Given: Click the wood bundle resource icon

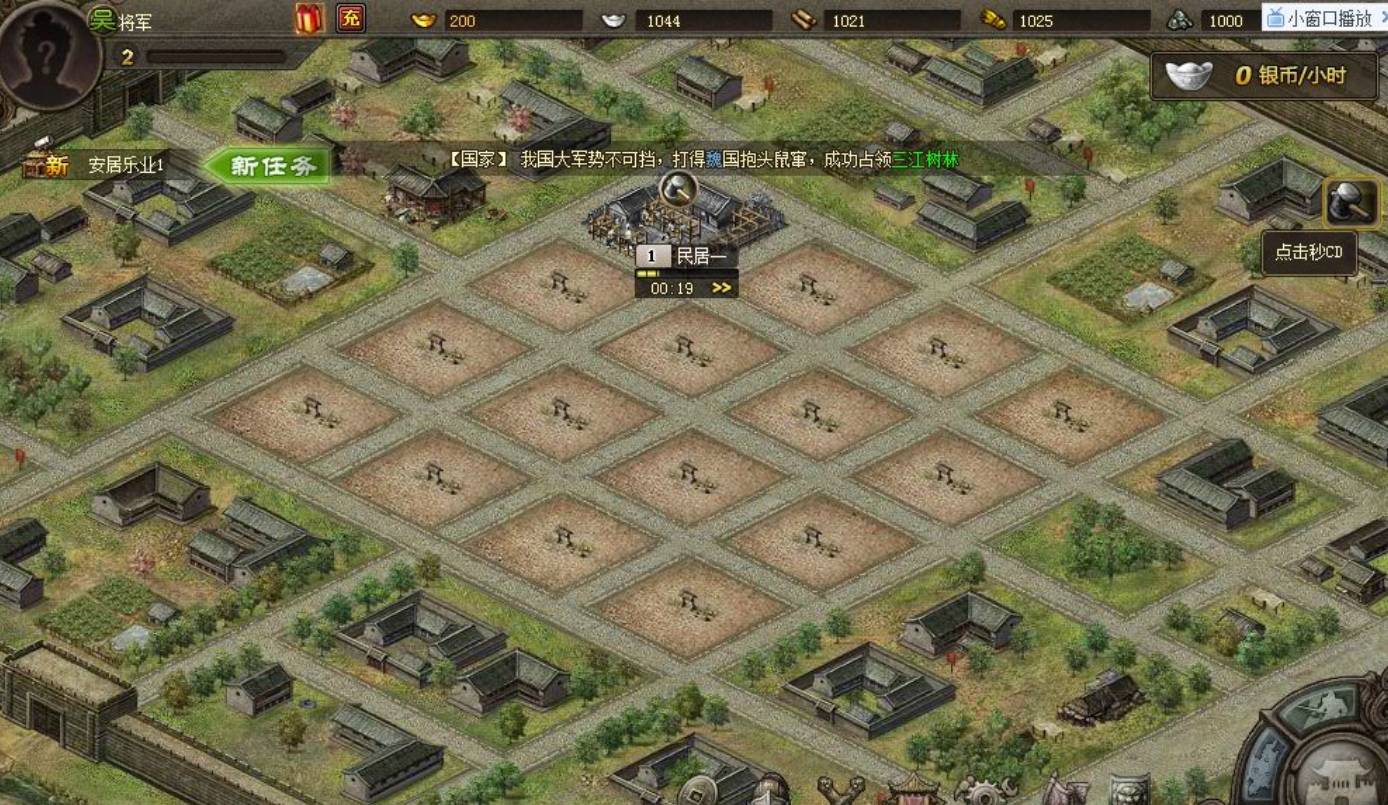Looking at the screenshot, I should pos(805,18).
